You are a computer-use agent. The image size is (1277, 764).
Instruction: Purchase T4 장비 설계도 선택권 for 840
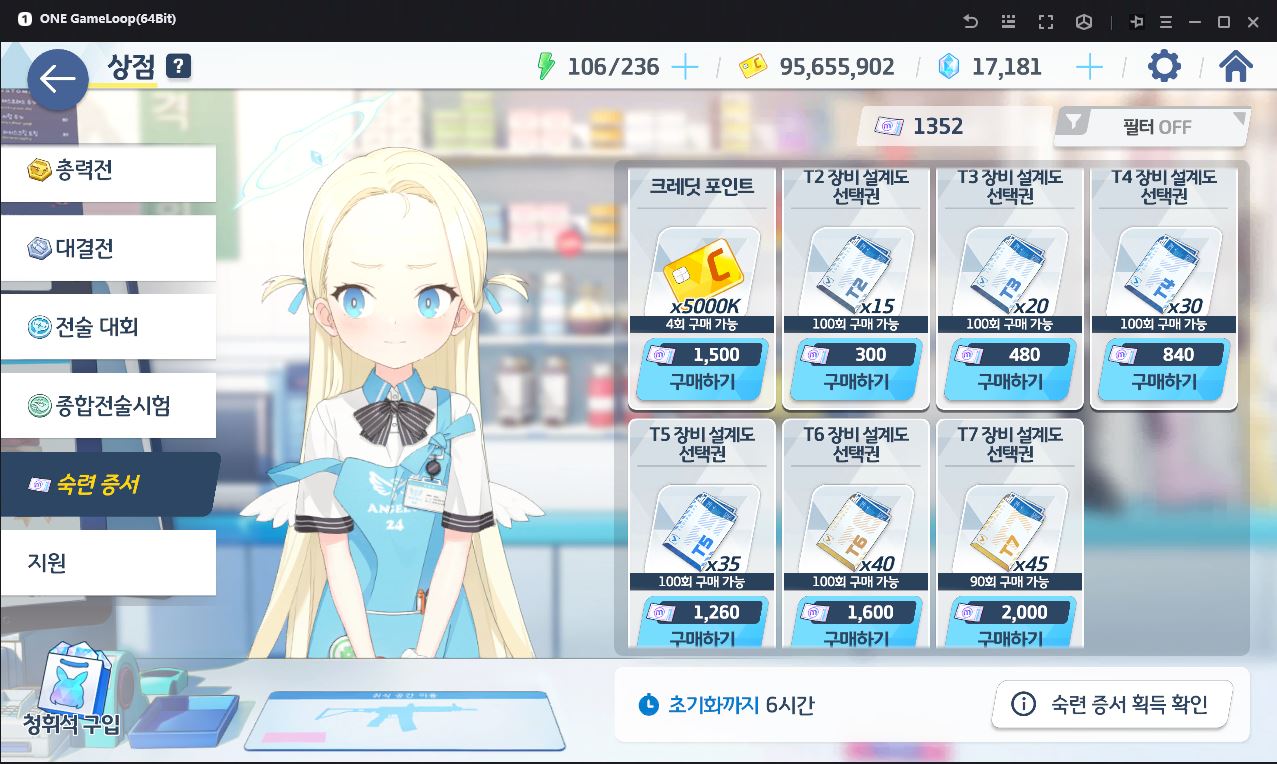(x=1164, y=369)
